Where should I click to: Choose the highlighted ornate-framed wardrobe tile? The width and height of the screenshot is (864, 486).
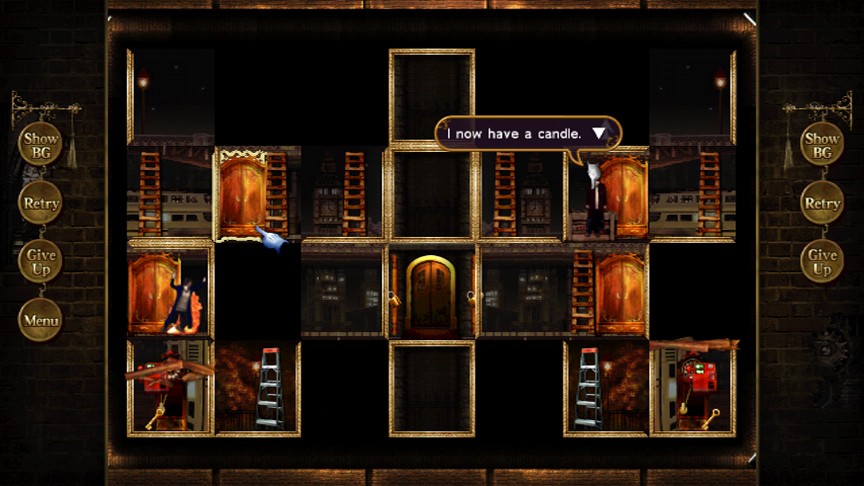[x=256, y=195]
